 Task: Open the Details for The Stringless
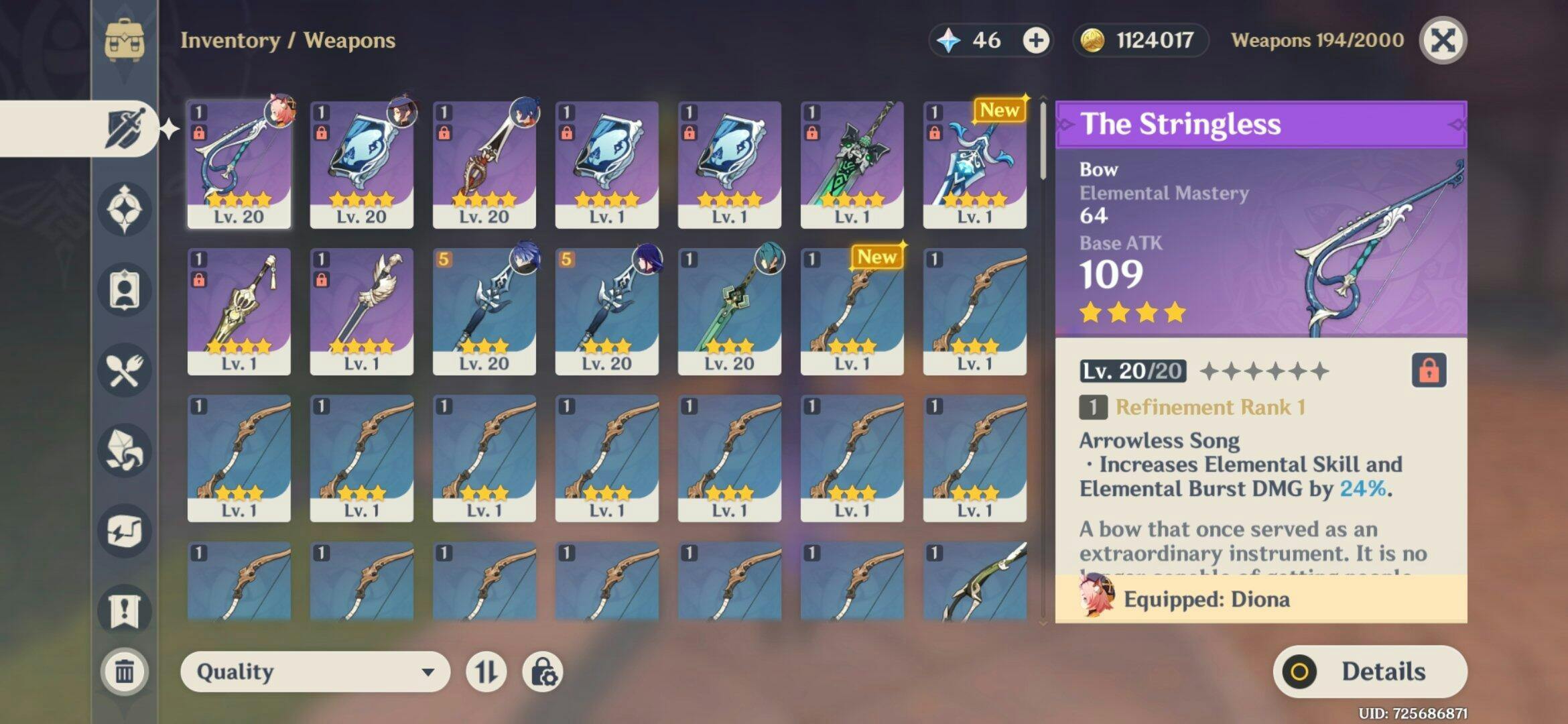tap(1370, 672)
